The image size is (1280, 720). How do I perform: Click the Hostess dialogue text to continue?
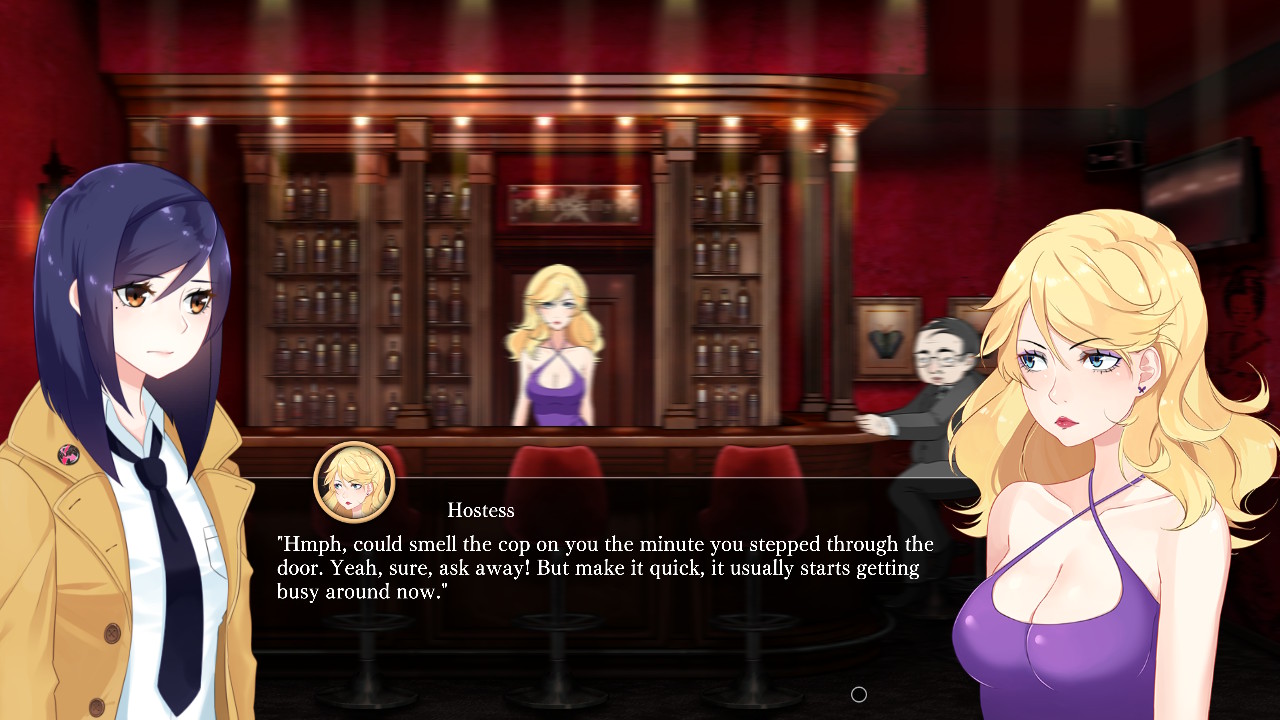point(605,568)
